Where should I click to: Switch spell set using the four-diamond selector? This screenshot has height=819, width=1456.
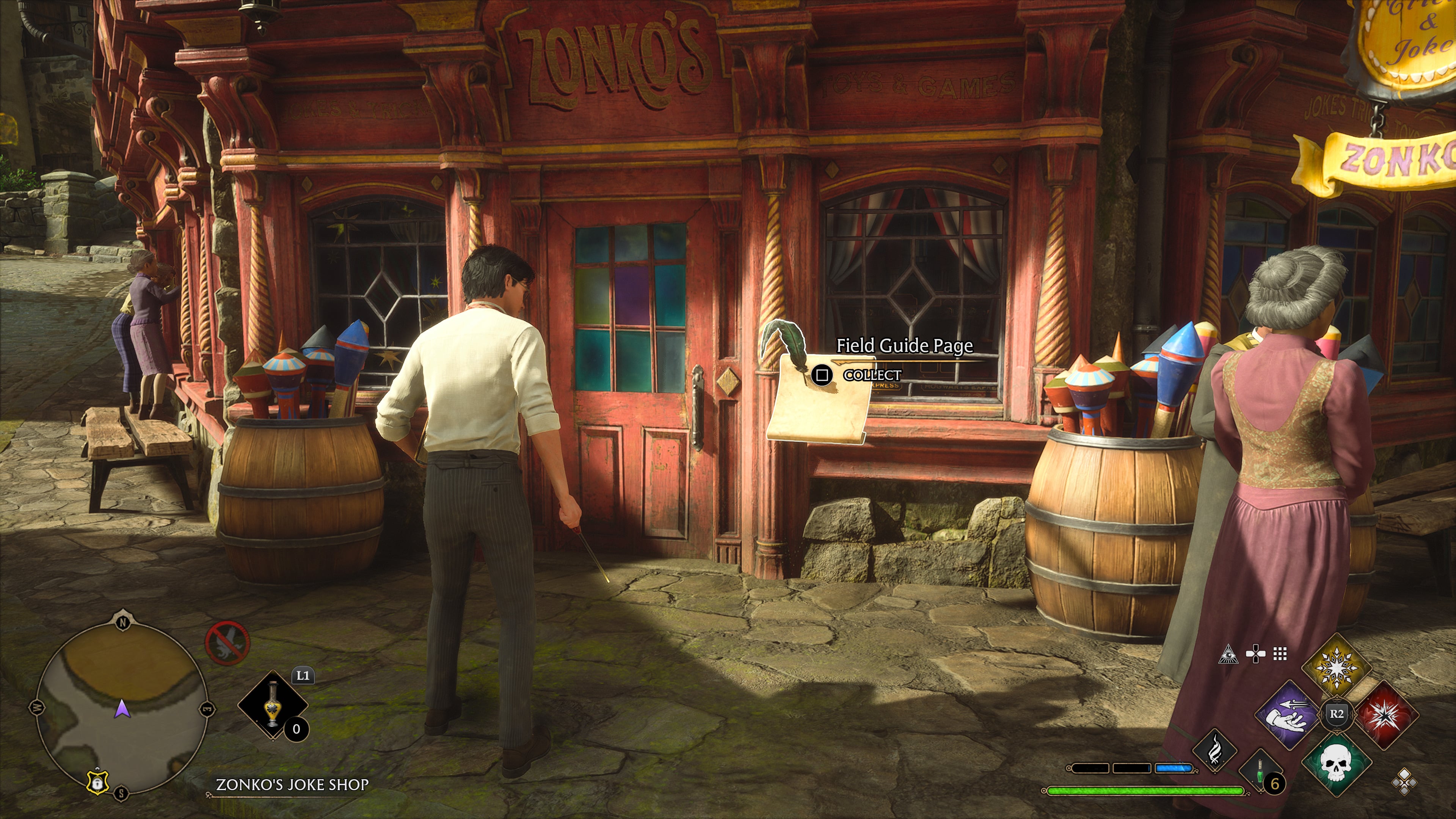point(1404,782)
